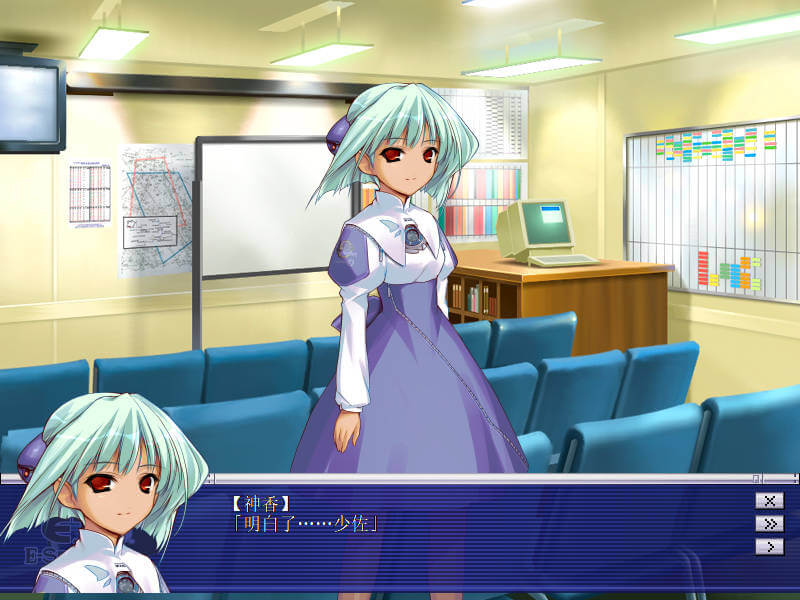This screenshot has width=800, height=600.
Task: Advance text with the single-arrow button
Action: (x=769, y=547)
